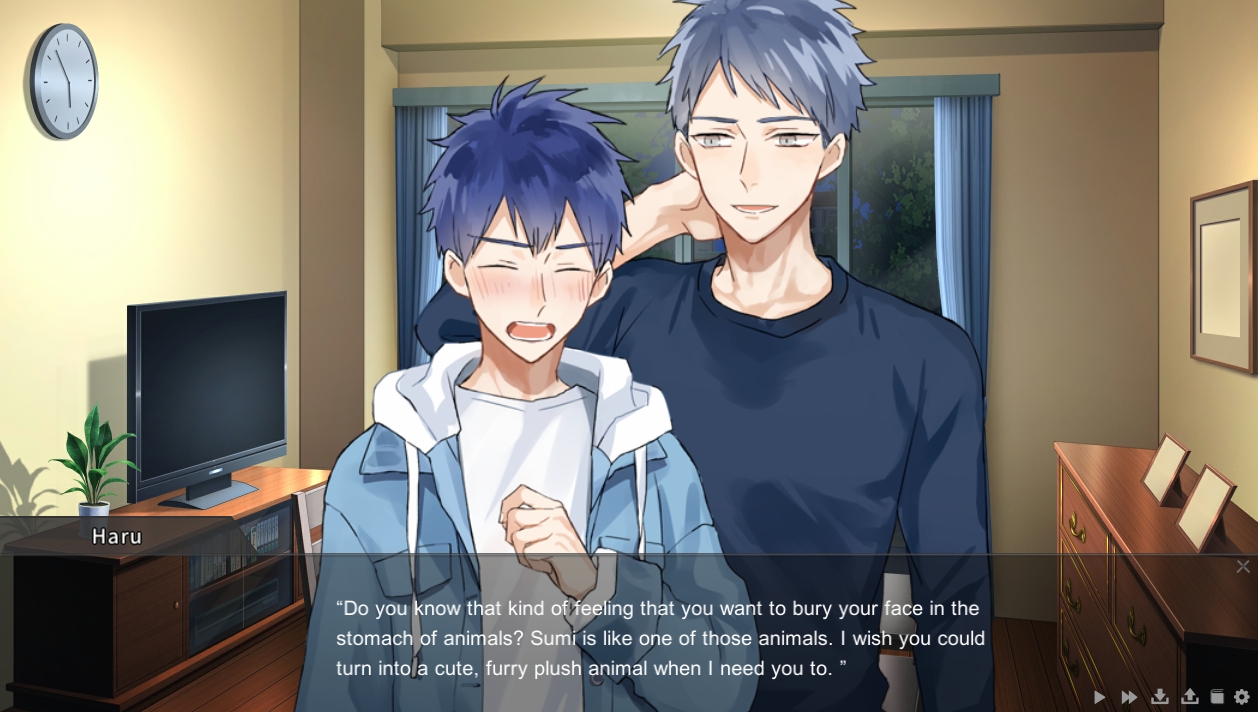
Task: Open settings with the gear icon
Action: [x=1242, y=696]
